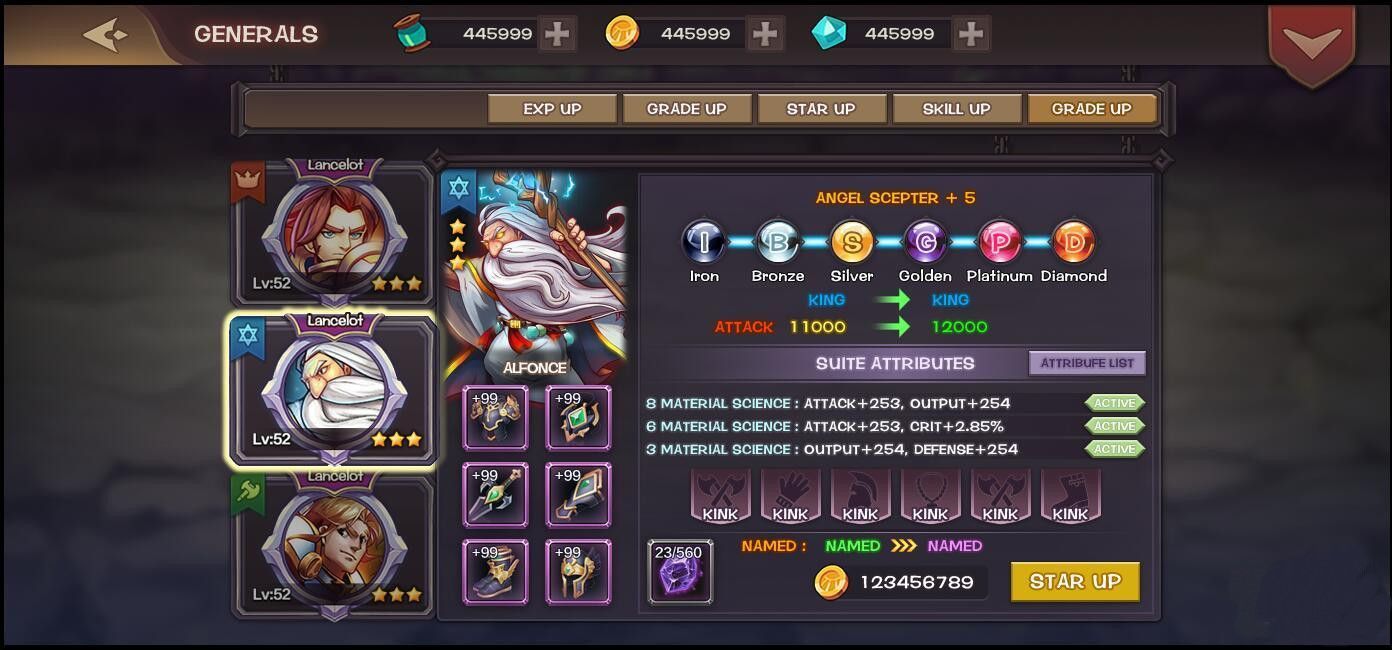Select the blonde general portrait

click(x=334, y=546)
